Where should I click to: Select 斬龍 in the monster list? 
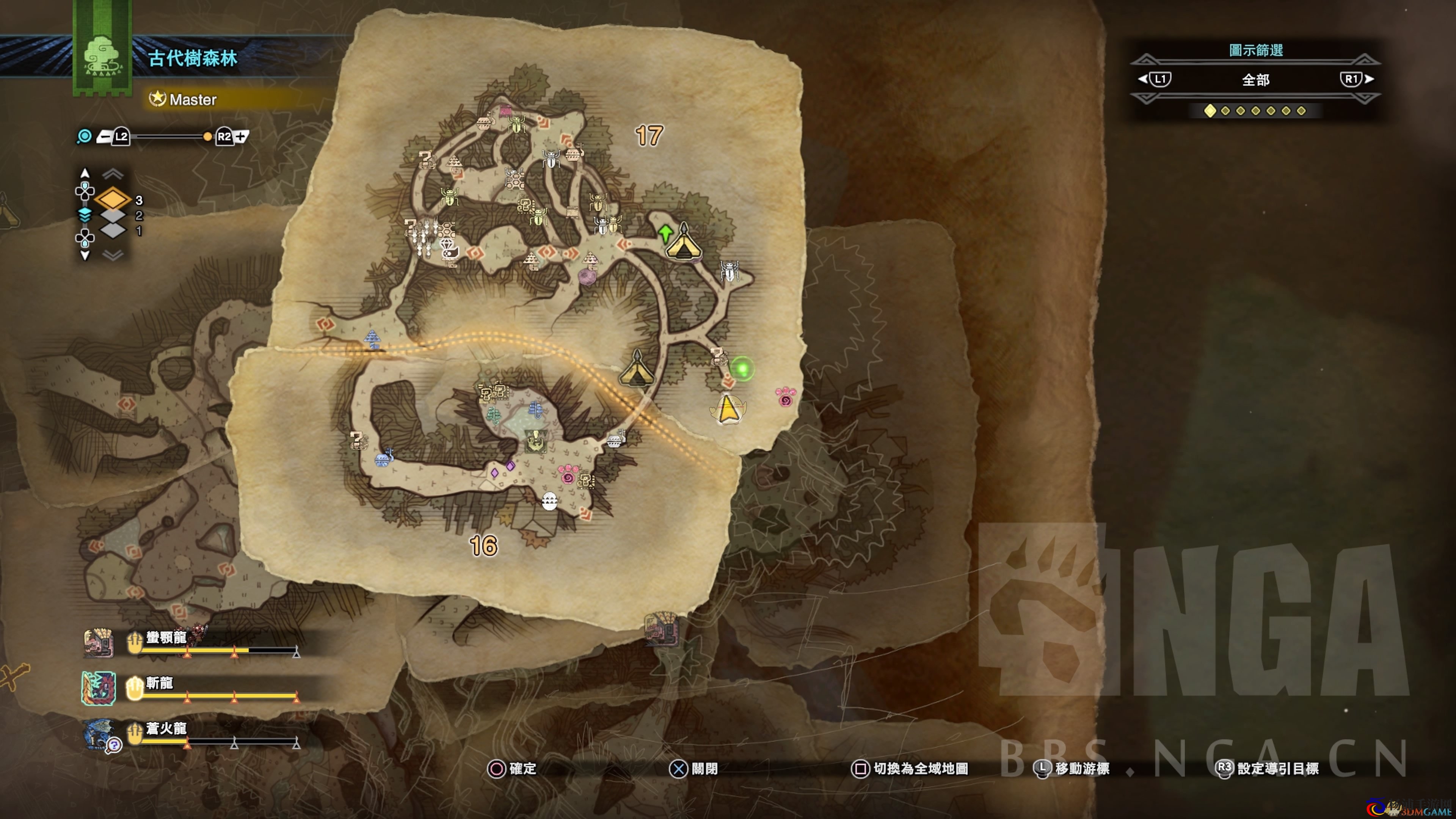tap(159, 683)
